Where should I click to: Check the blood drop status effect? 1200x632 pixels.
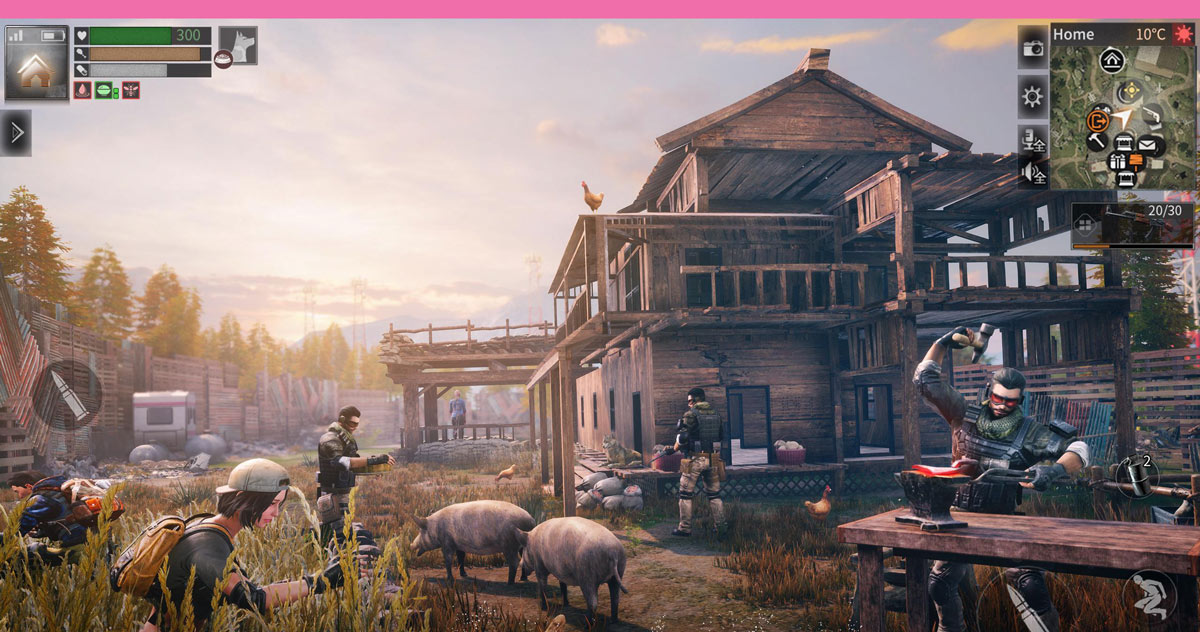point(82,90)
